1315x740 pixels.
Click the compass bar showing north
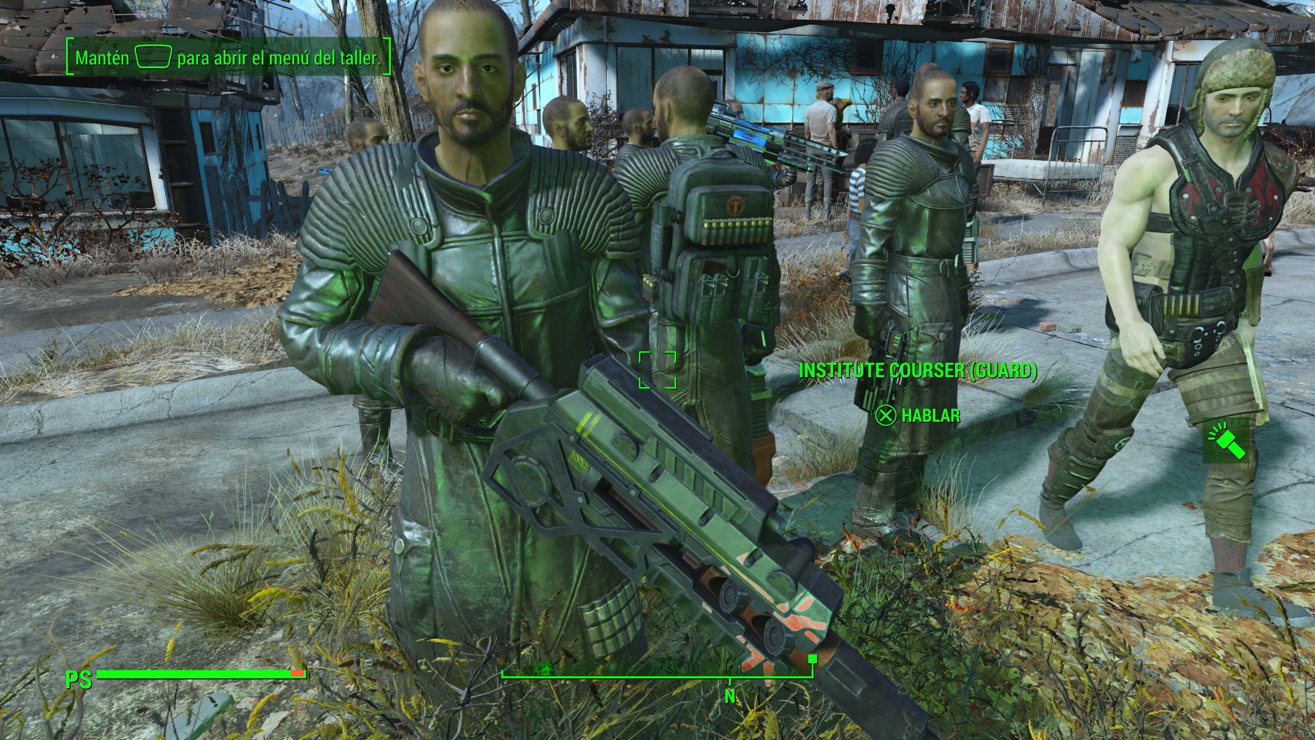pos(659,676)
